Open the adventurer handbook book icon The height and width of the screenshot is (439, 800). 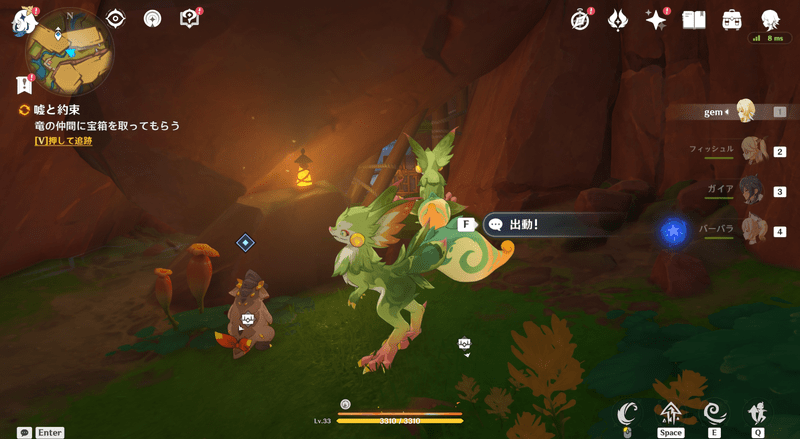[x=694, y=19]
